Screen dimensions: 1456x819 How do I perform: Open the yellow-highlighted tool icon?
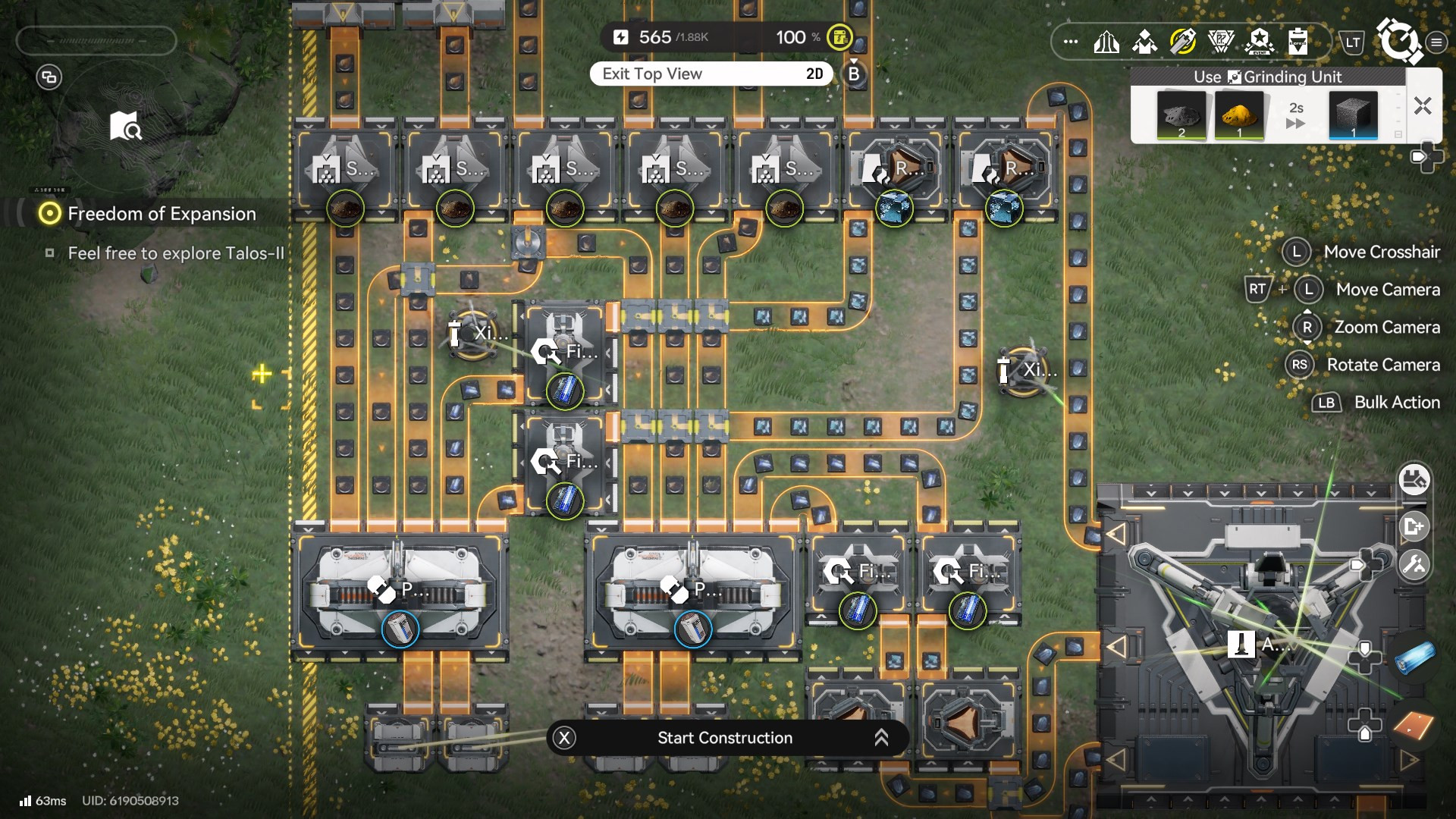(1183, 42)
